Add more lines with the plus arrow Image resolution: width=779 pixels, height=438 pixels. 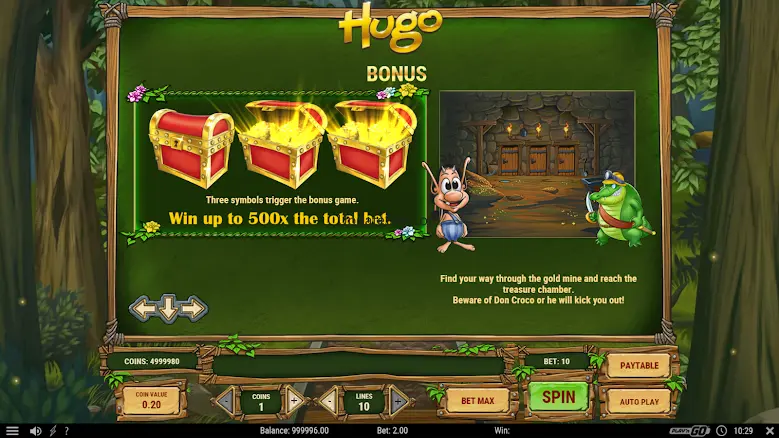[398, 402]
